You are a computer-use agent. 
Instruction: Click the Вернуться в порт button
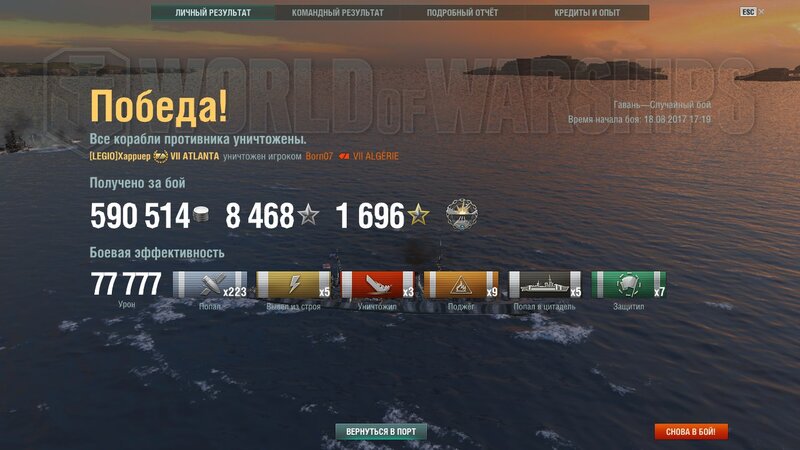[x=381, y=432]
